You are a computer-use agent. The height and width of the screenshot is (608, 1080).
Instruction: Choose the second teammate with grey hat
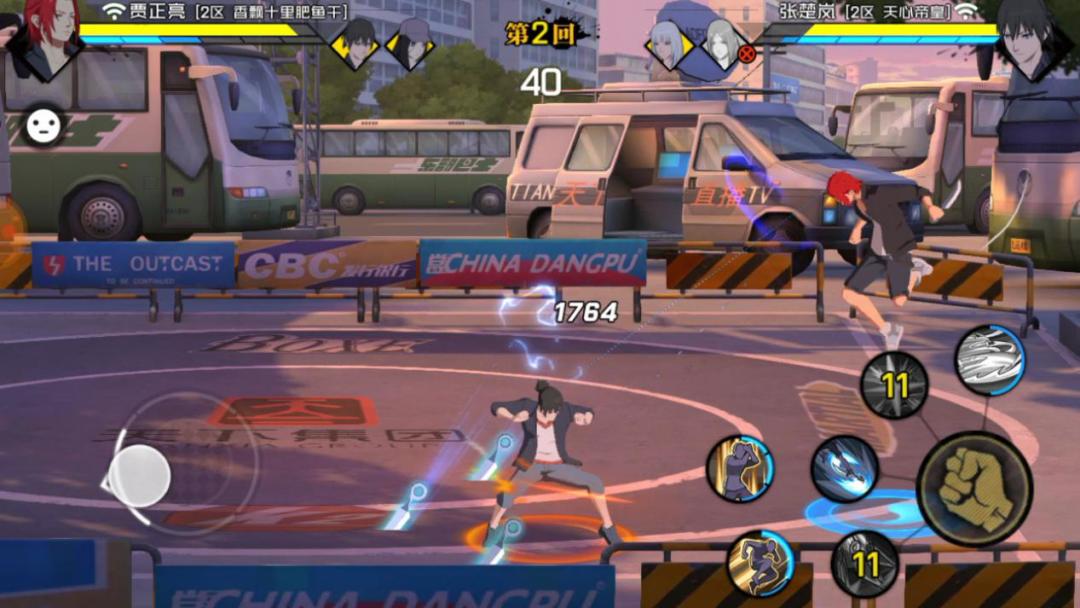pos(410,43)
